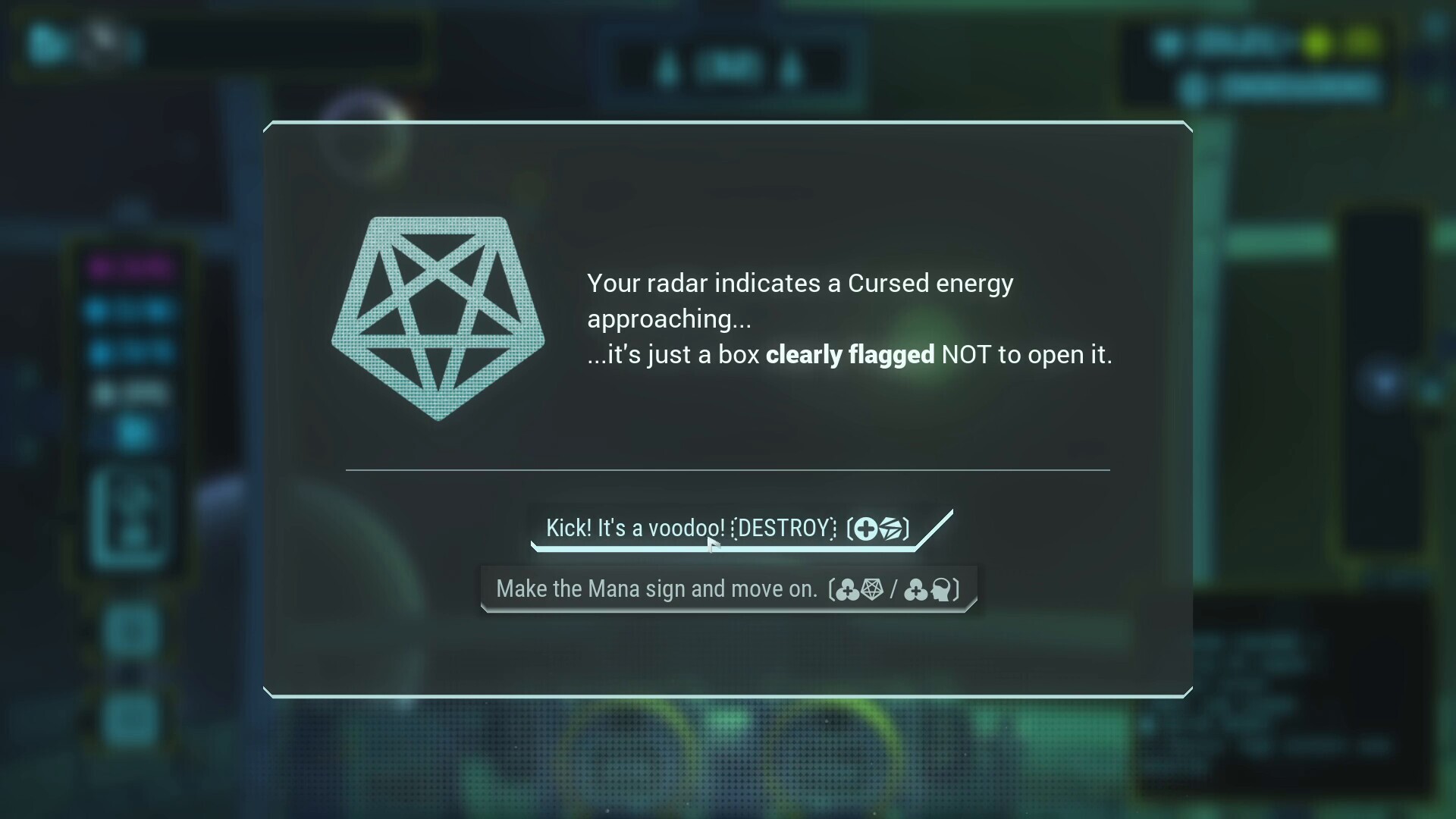Click the small pentagram icon on the Mana option
The height and width of the screenshot is (819, 1456).
873,590
